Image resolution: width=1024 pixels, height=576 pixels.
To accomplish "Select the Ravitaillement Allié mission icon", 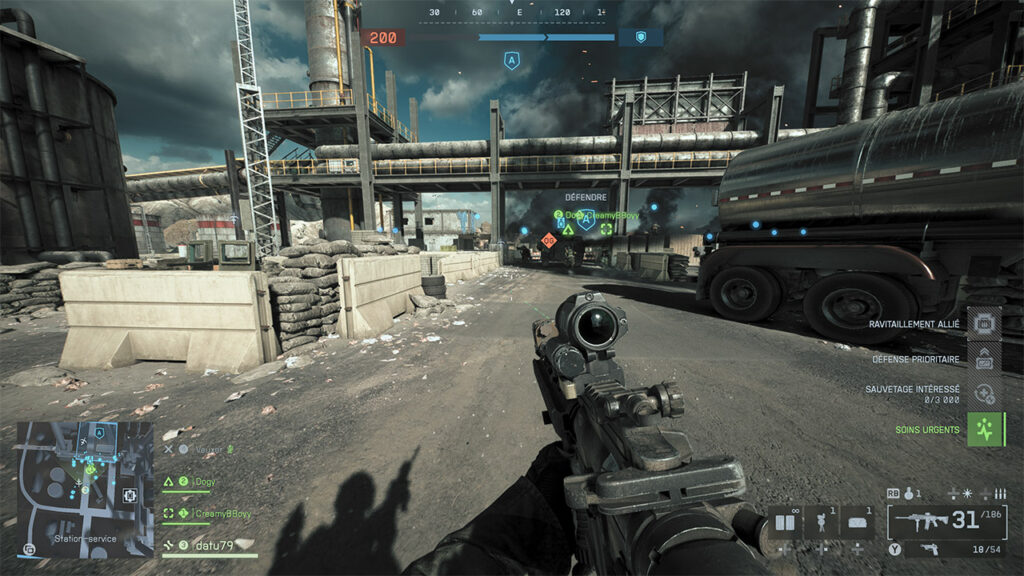I will (983, 323).
